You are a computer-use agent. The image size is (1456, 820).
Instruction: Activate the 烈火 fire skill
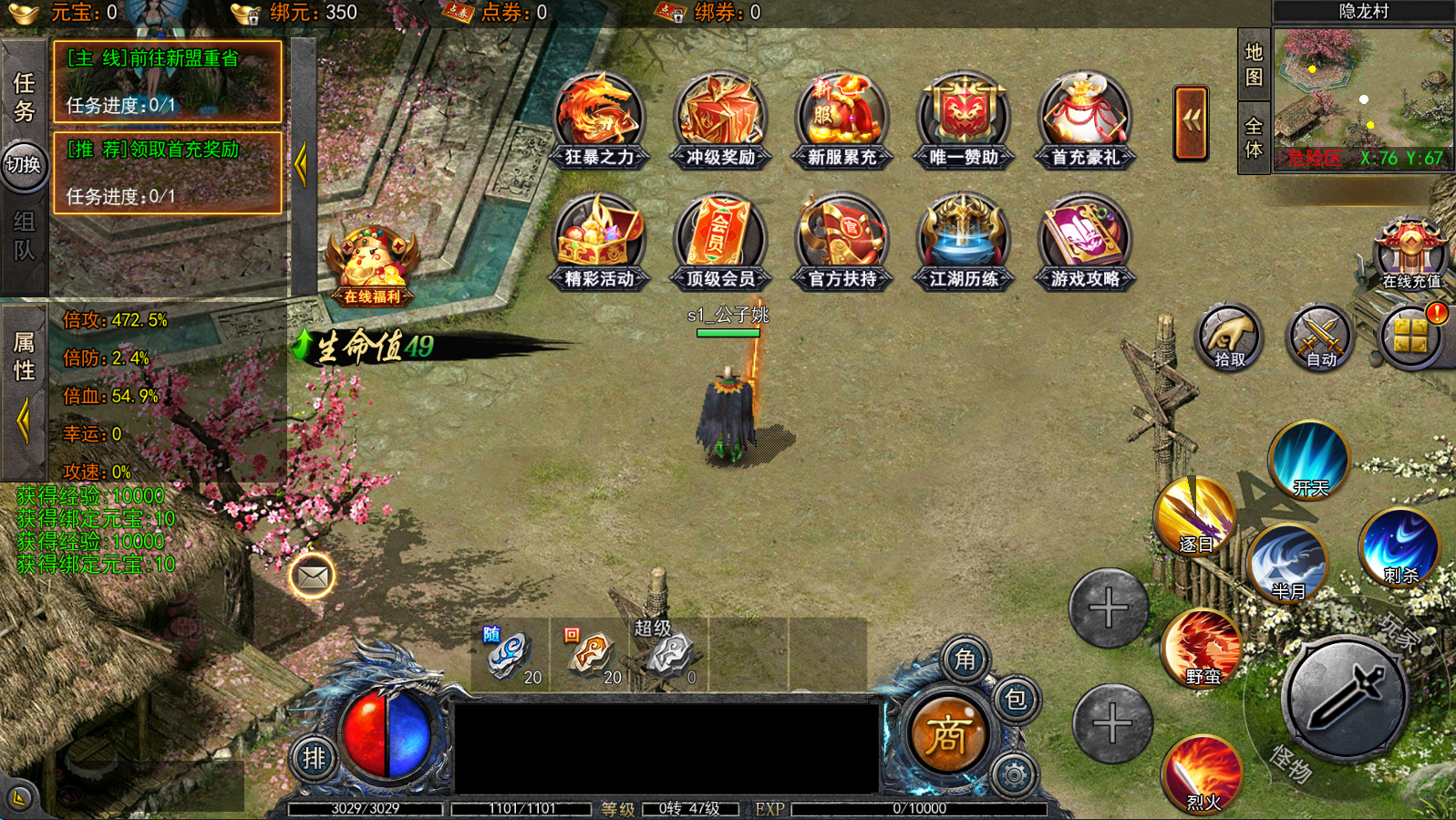pyautogui.click(x=1203, y=774)
